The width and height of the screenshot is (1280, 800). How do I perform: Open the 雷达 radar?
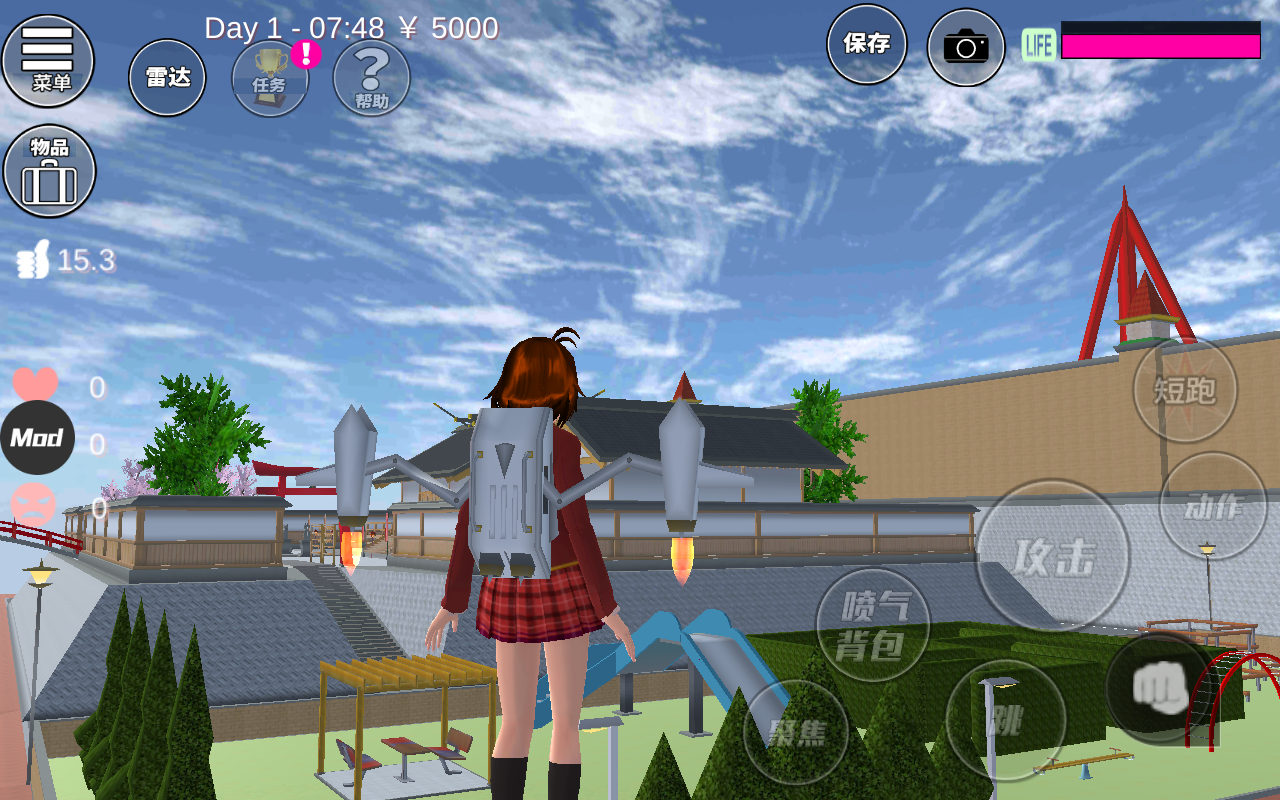point(167,78)
